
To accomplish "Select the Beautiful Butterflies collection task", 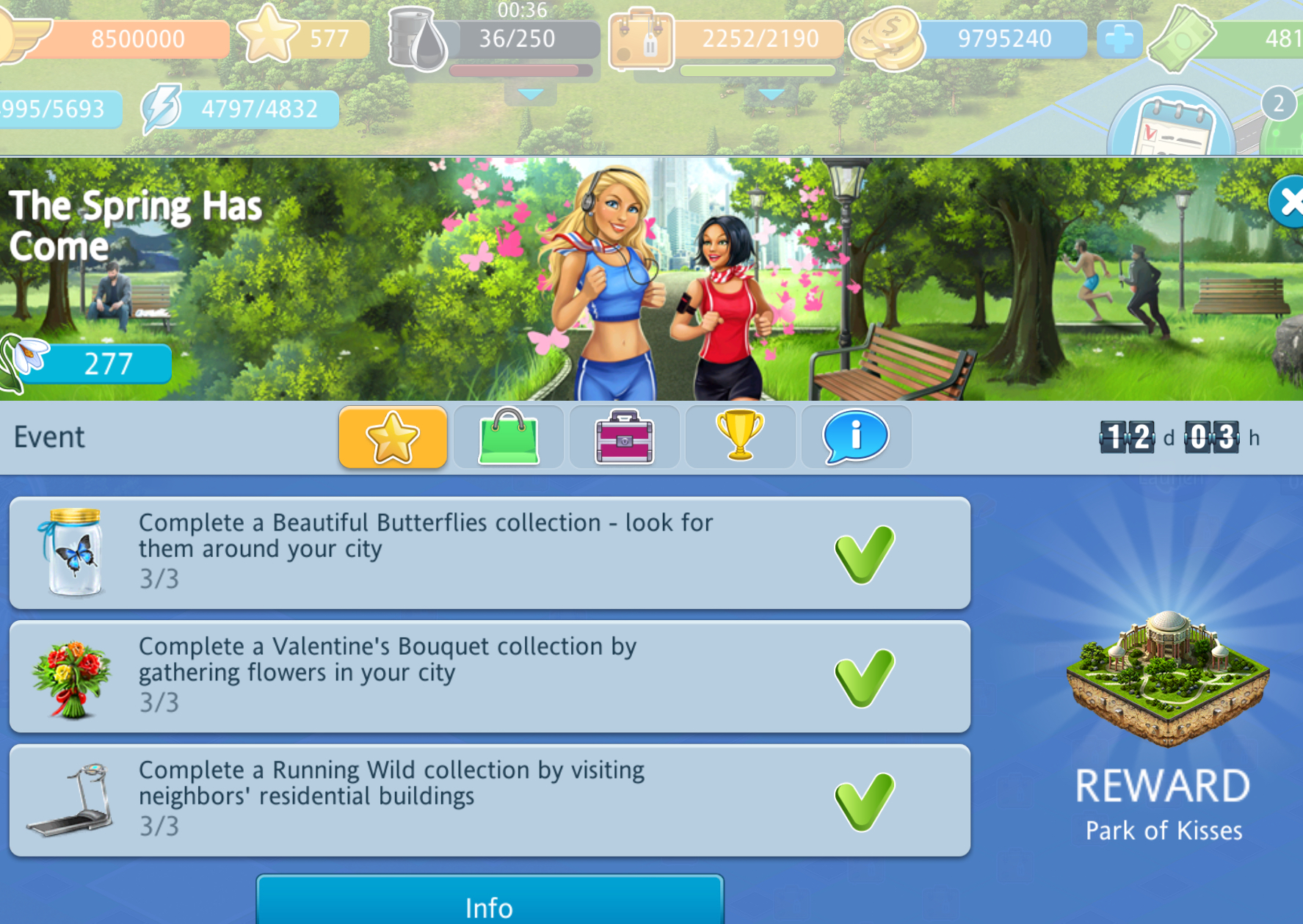I will click(490, 553).
